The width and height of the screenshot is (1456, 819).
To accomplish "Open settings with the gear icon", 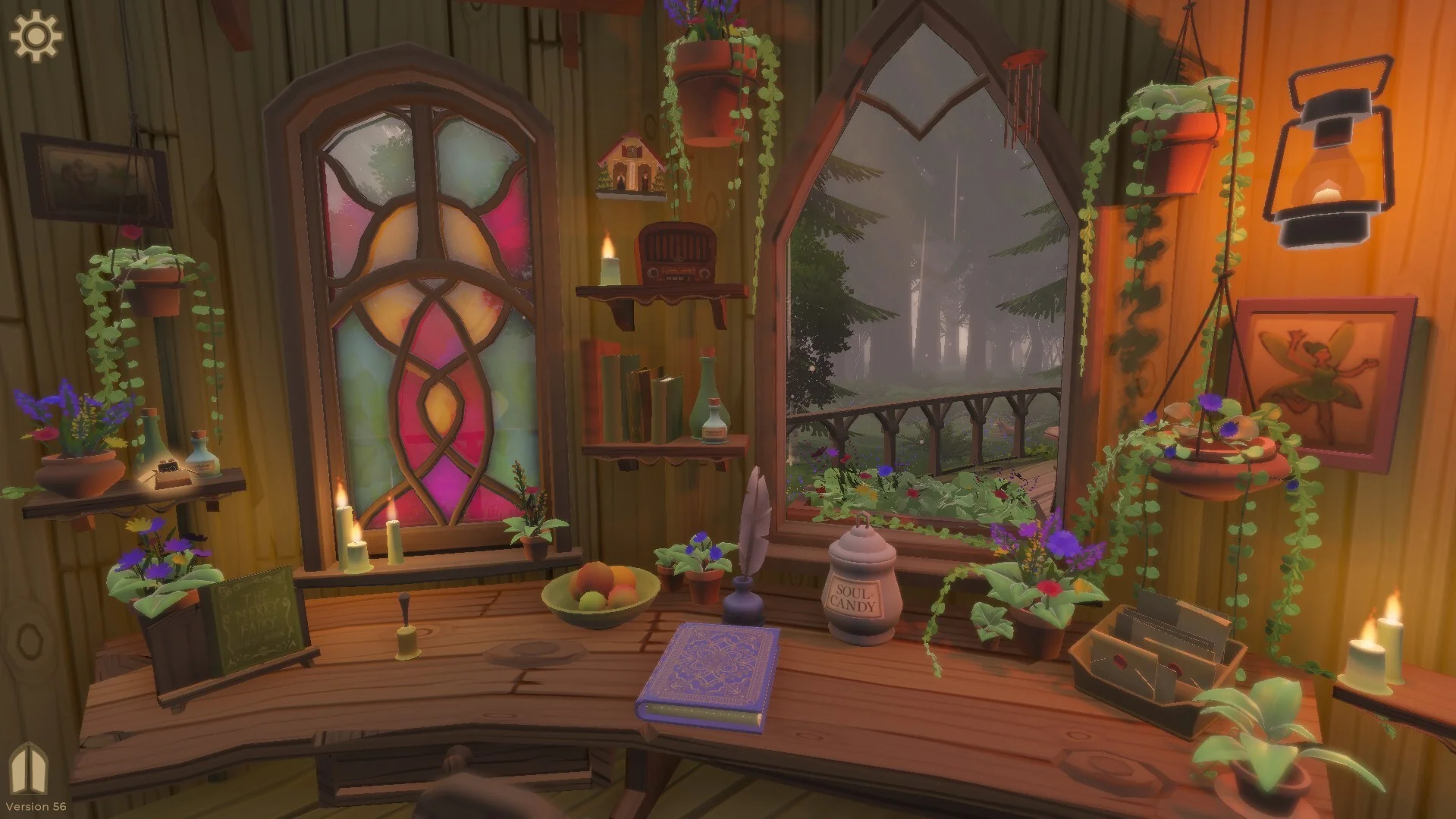I will coord(36,36).
